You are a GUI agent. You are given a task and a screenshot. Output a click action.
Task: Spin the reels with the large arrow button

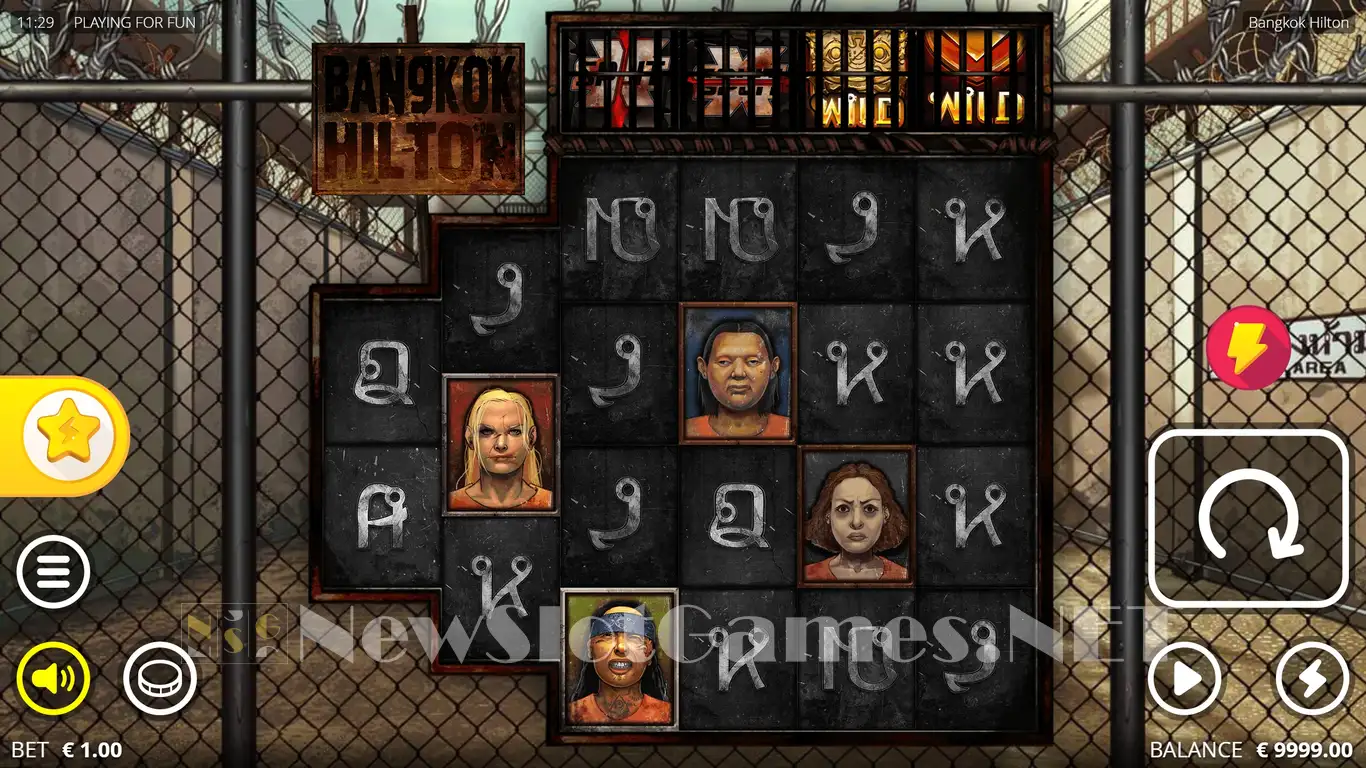click(1249, 519)
